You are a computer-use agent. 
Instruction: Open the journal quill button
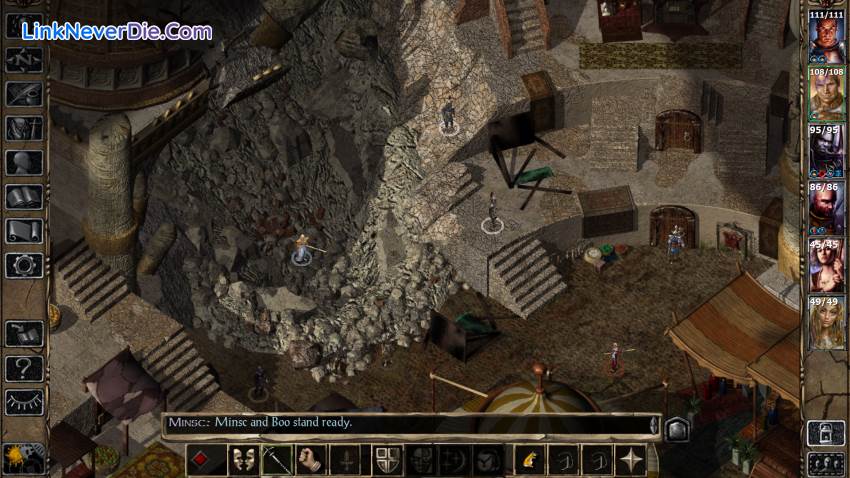(x=23, y=94)
